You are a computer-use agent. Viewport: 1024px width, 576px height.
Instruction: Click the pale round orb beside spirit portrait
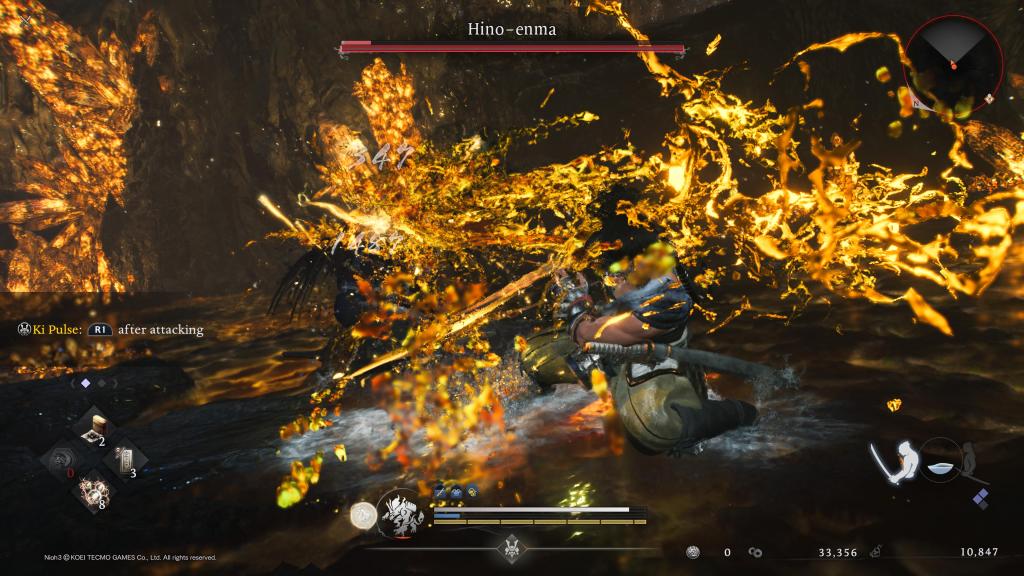click(364, 515)
